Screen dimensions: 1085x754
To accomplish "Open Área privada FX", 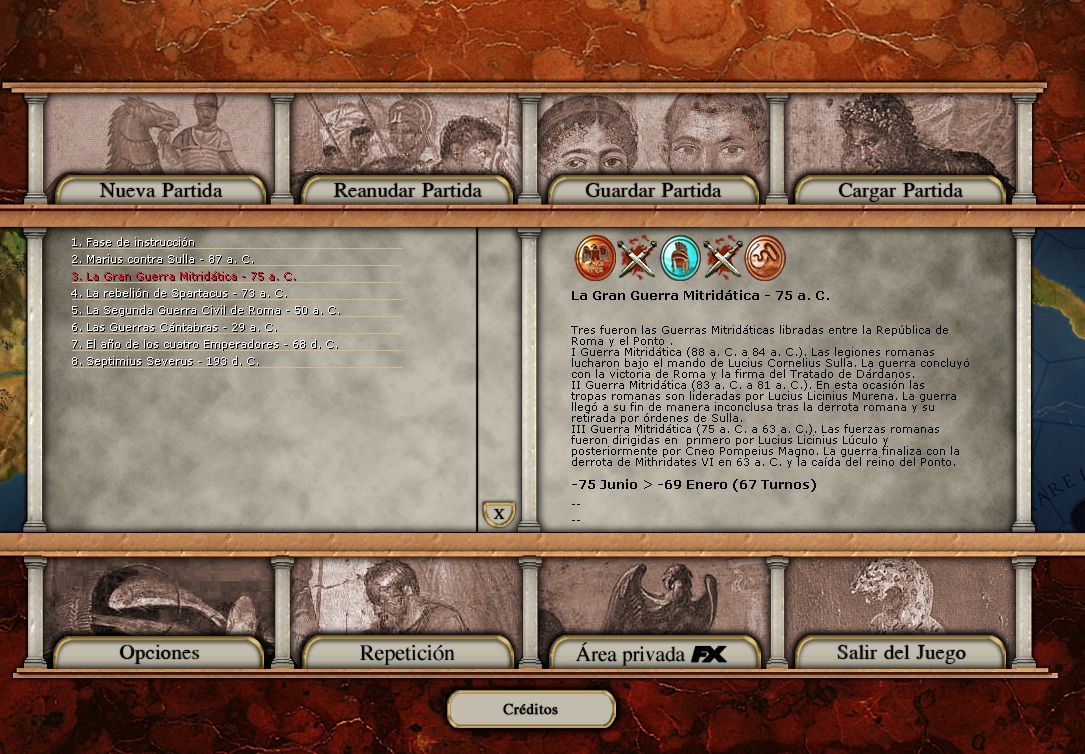I will (653, 655).
